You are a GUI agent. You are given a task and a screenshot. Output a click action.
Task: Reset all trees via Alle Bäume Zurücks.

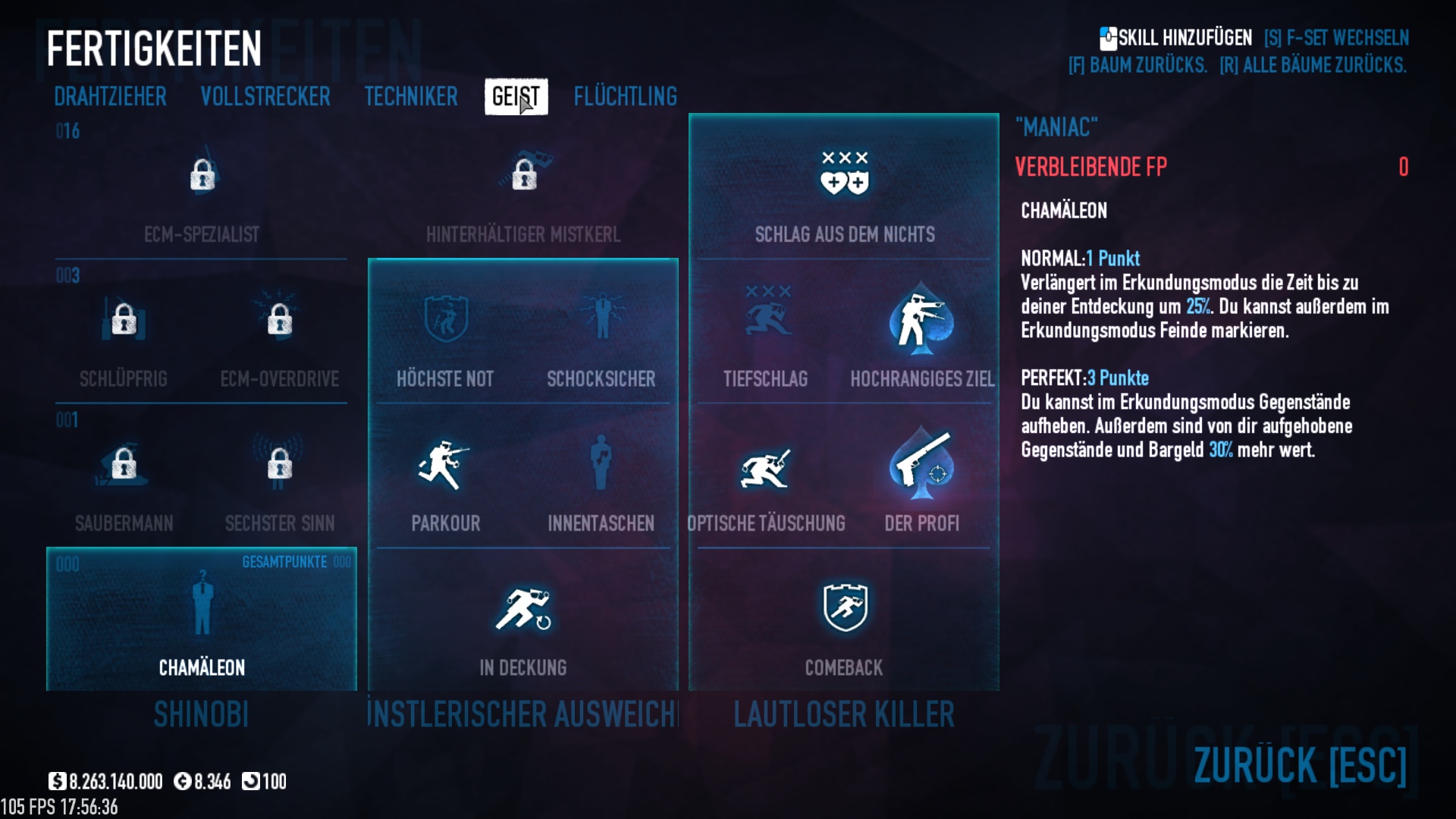click(1313, 65)
